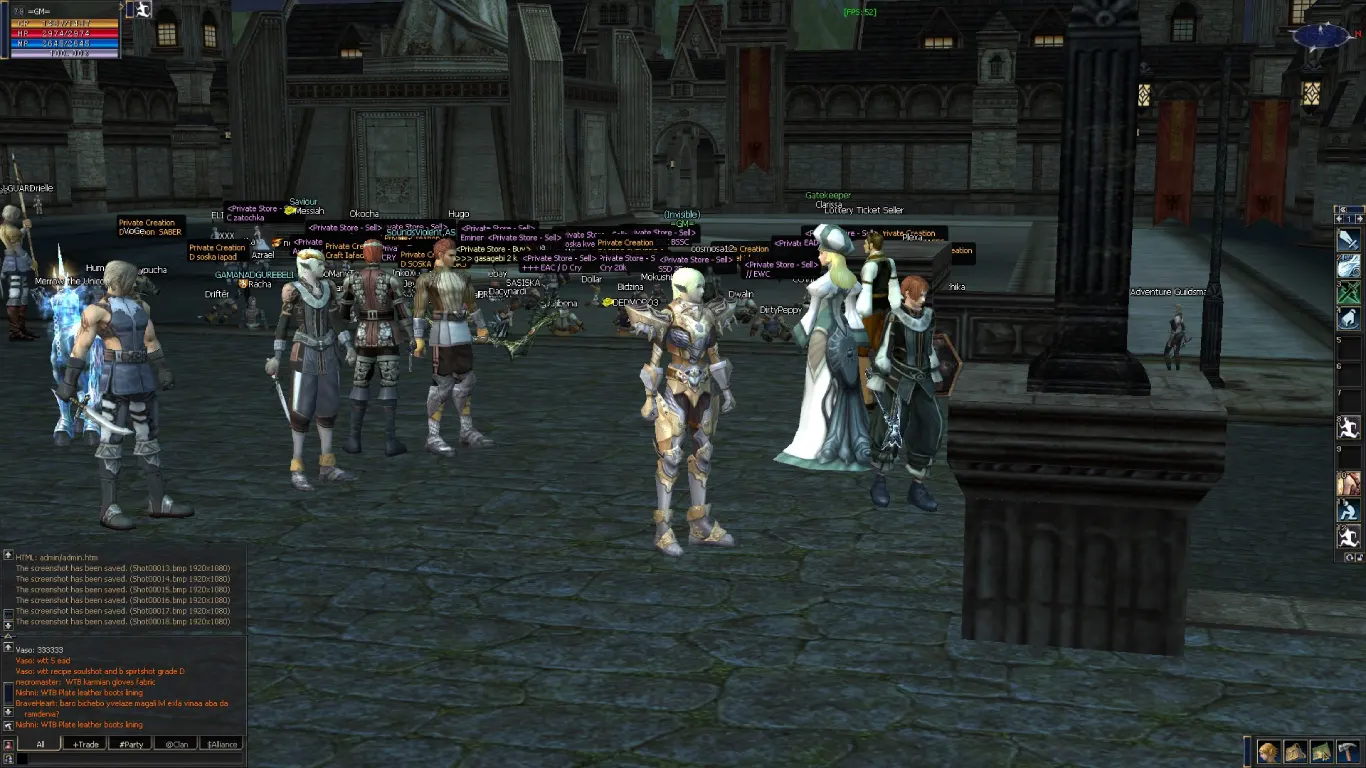Open inventory with the bag icon
Viewport: 1366px width, 768px height.
click(x=1294, y=751)
